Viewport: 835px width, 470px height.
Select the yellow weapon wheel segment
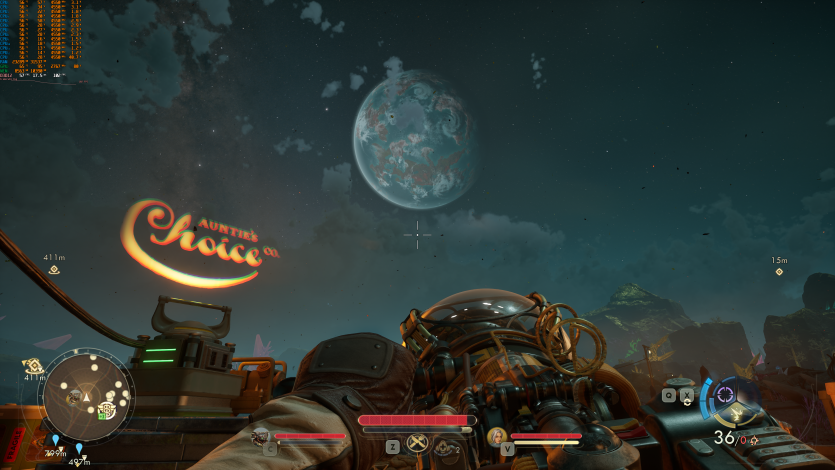(737, 413)
